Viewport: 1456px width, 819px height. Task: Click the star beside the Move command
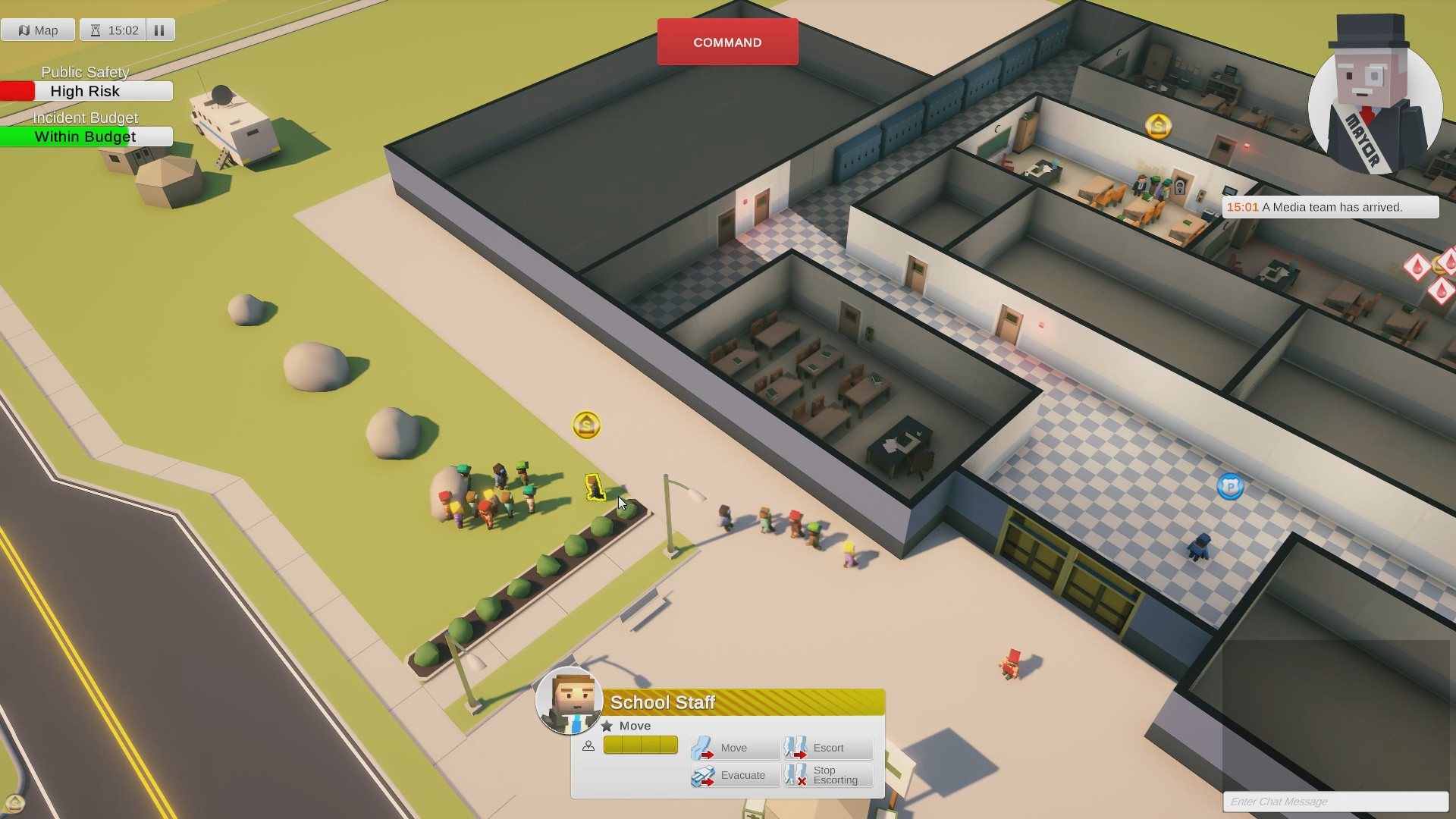coord(607,726)
